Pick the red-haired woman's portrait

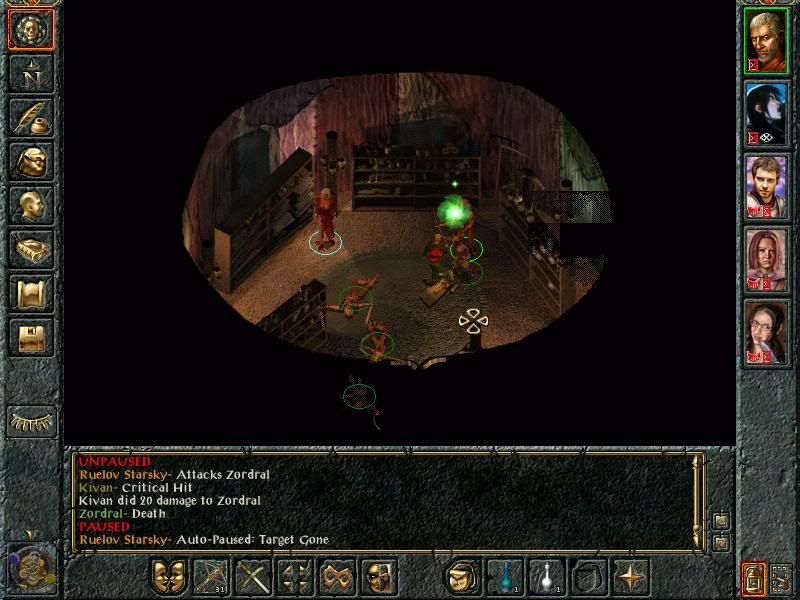(x=767, y=260)
